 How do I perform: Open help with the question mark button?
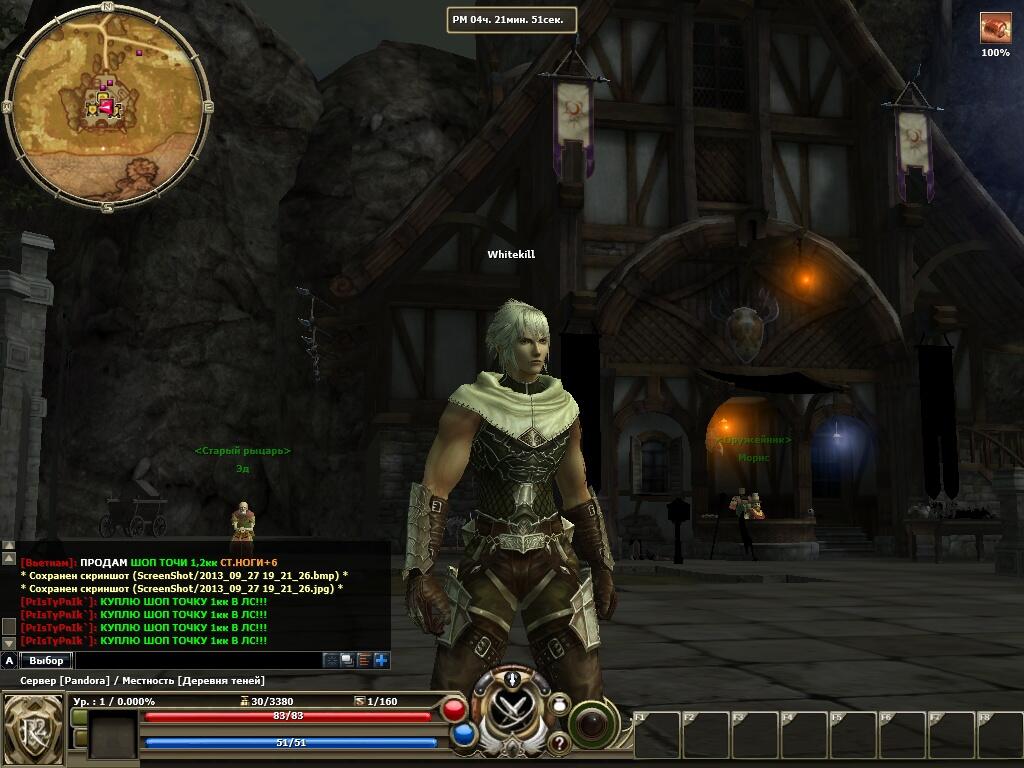558,743
